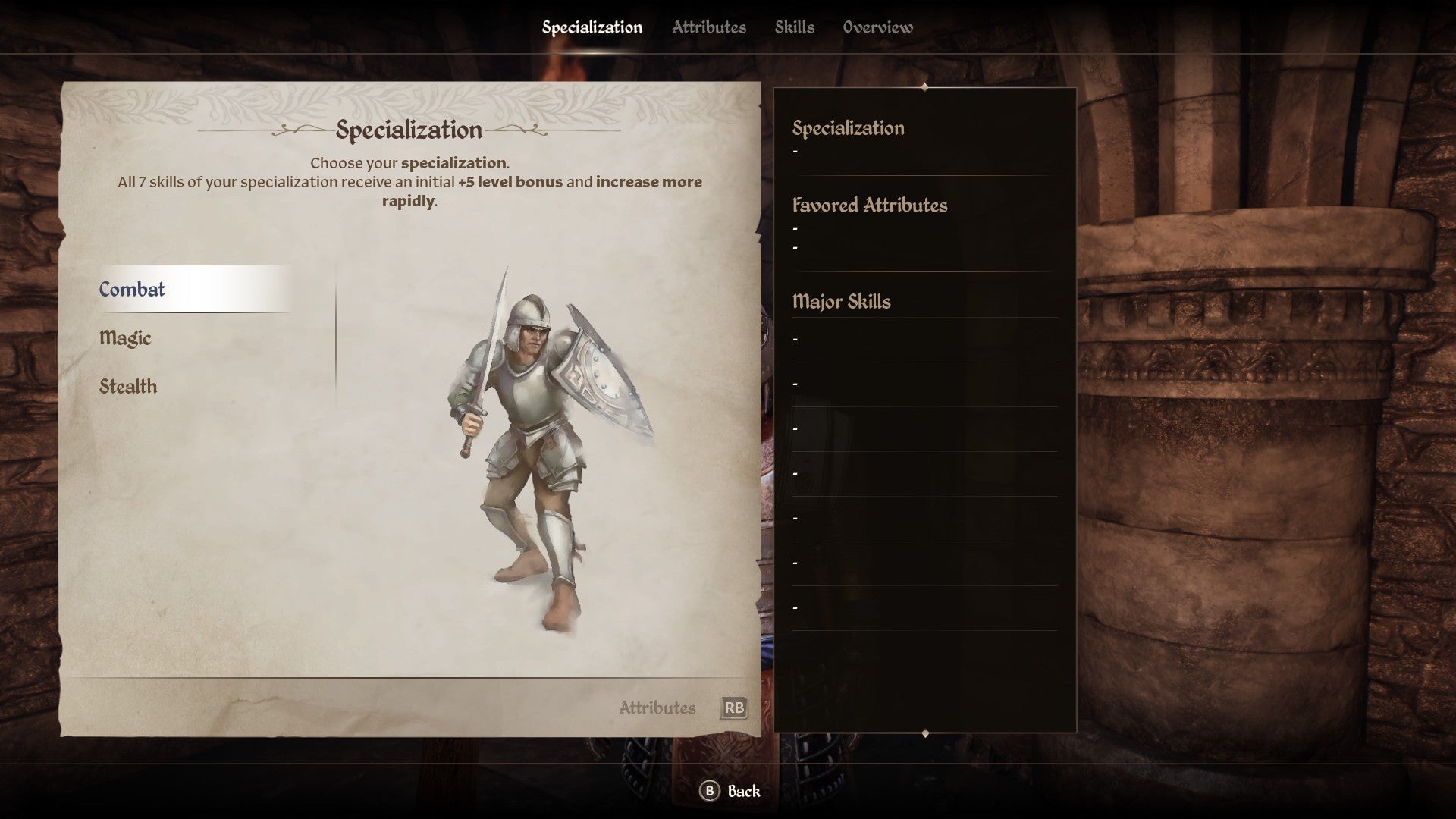
Task: Select the Combat specialization
Action: coord(133,290)
